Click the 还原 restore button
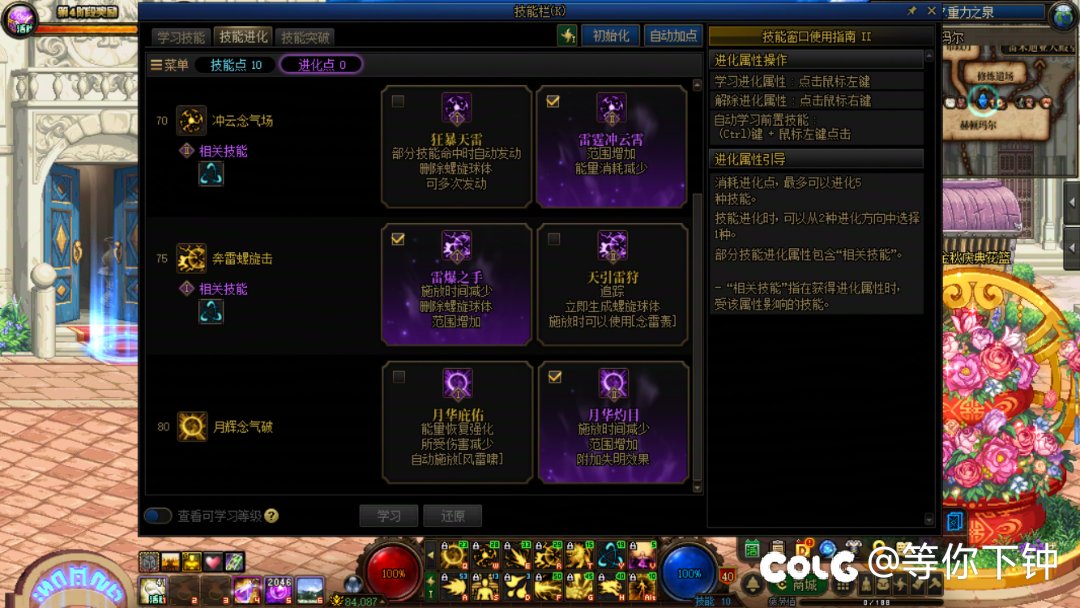Image resolution: width=1080 pixels, height=608 pixels. pos(452,516)
